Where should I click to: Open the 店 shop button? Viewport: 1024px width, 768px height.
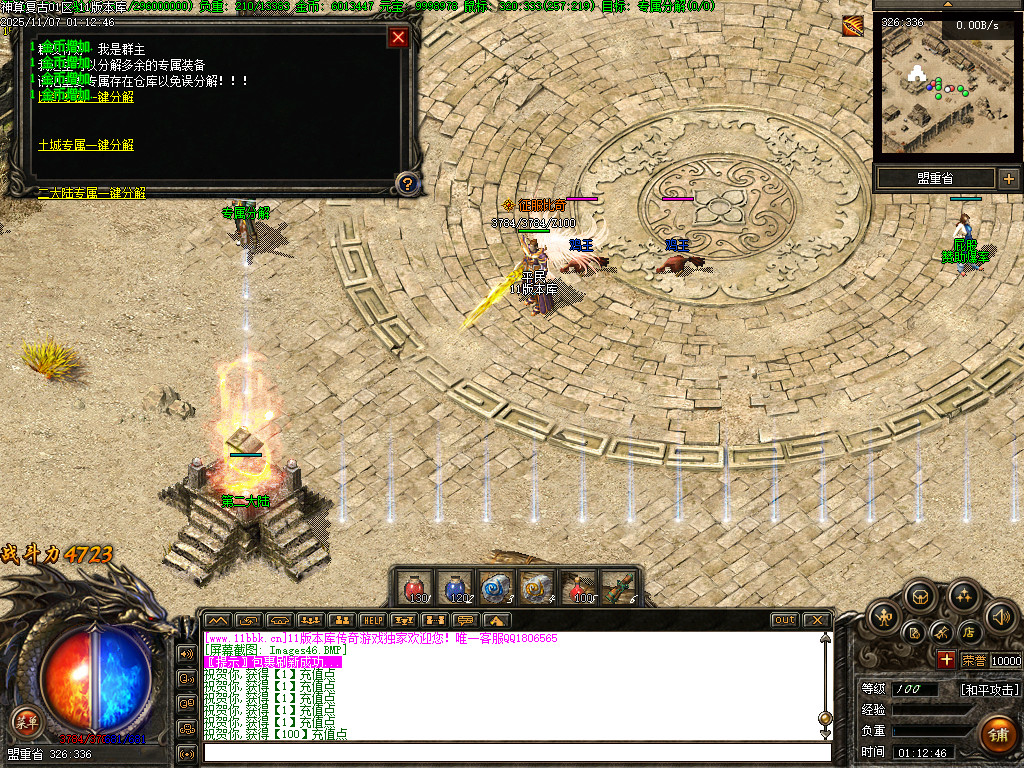(968, 632)
